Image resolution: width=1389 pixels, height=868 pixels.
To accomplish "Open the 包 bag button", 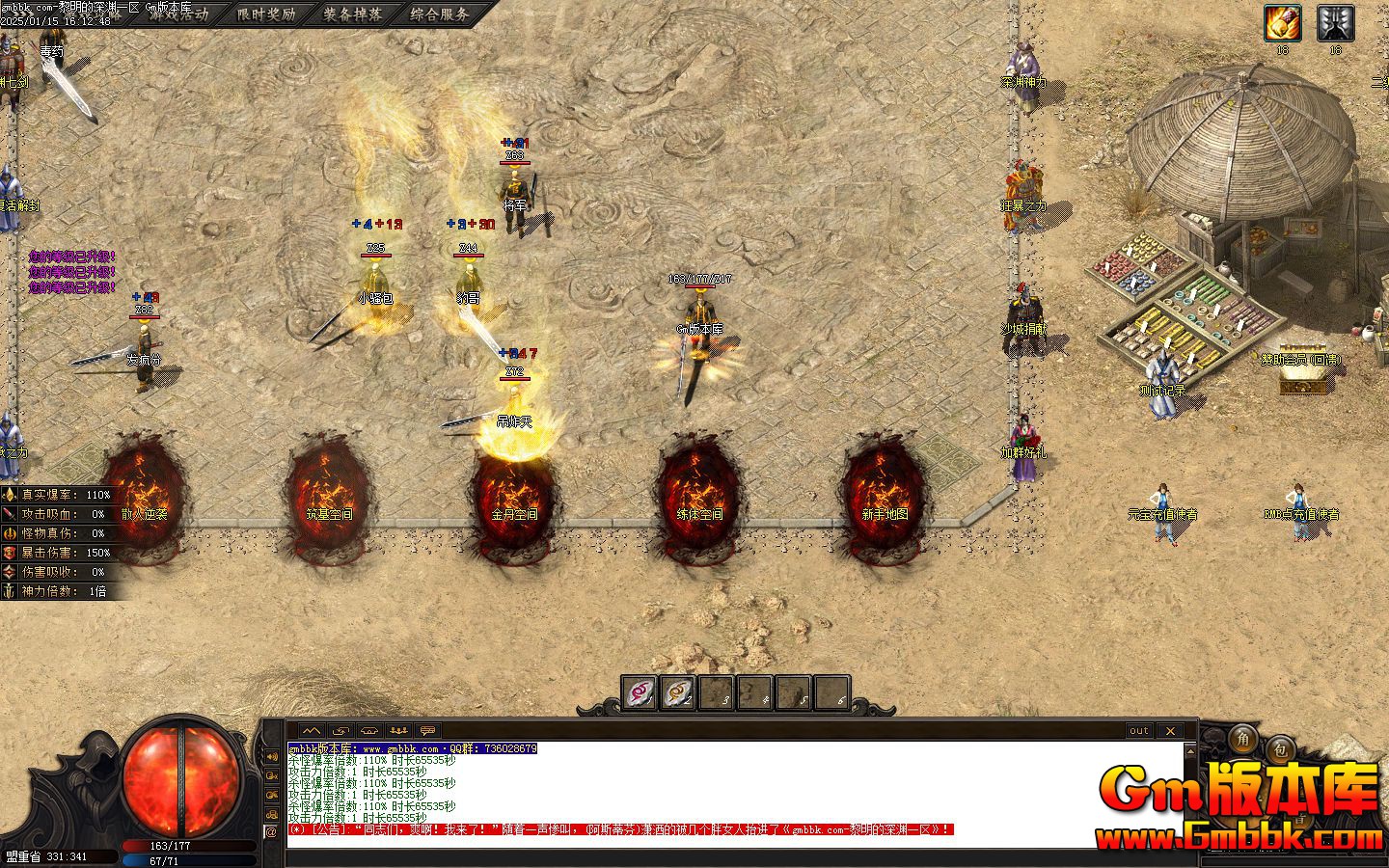I will coord(1280,747).
